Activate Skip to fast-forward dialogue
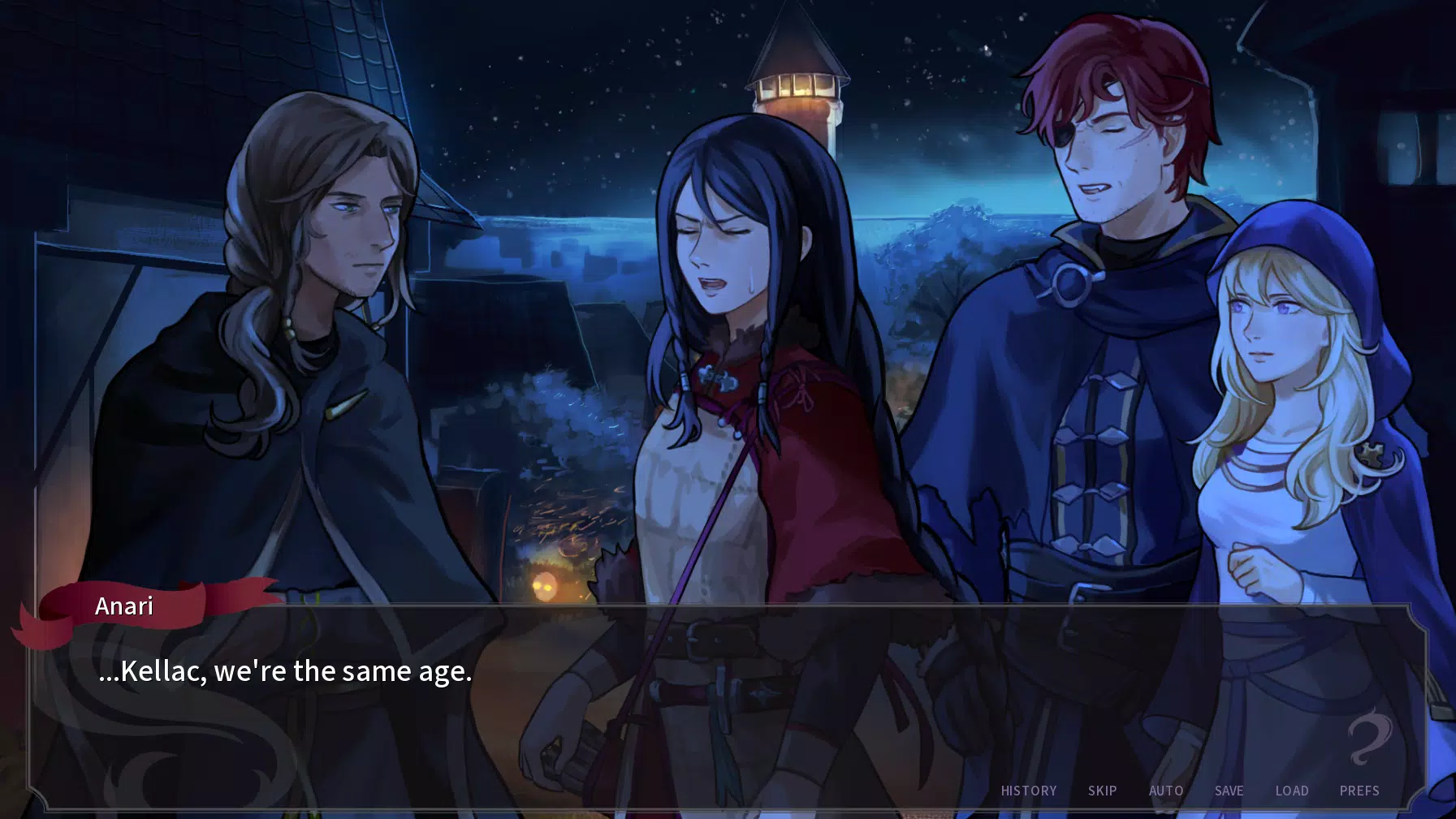Viewport: 1456px width, 819px height. coord(1102,791)
